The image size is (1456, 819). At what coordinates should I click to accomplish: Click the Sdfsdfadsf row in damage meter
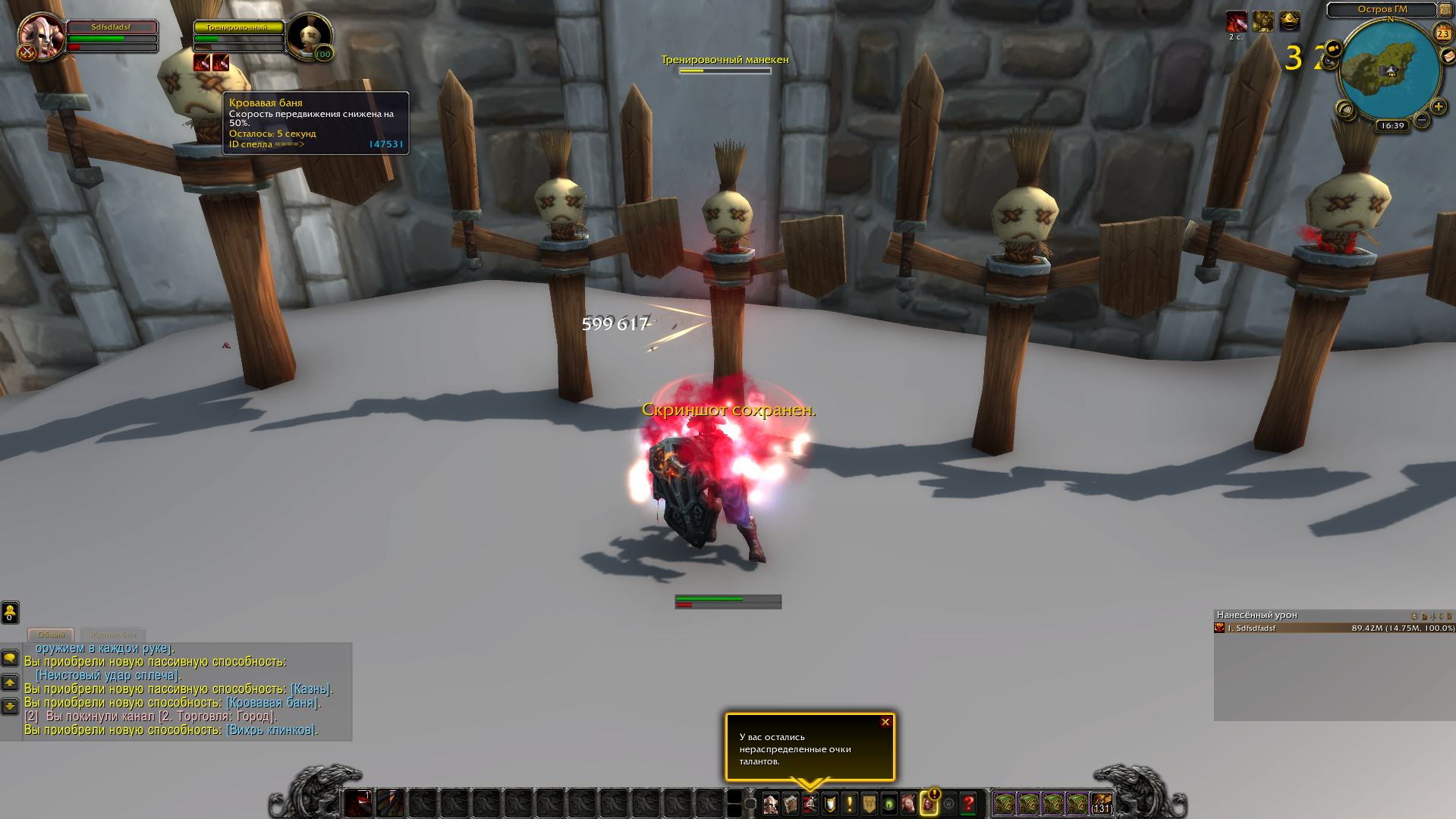(1334, 628)
